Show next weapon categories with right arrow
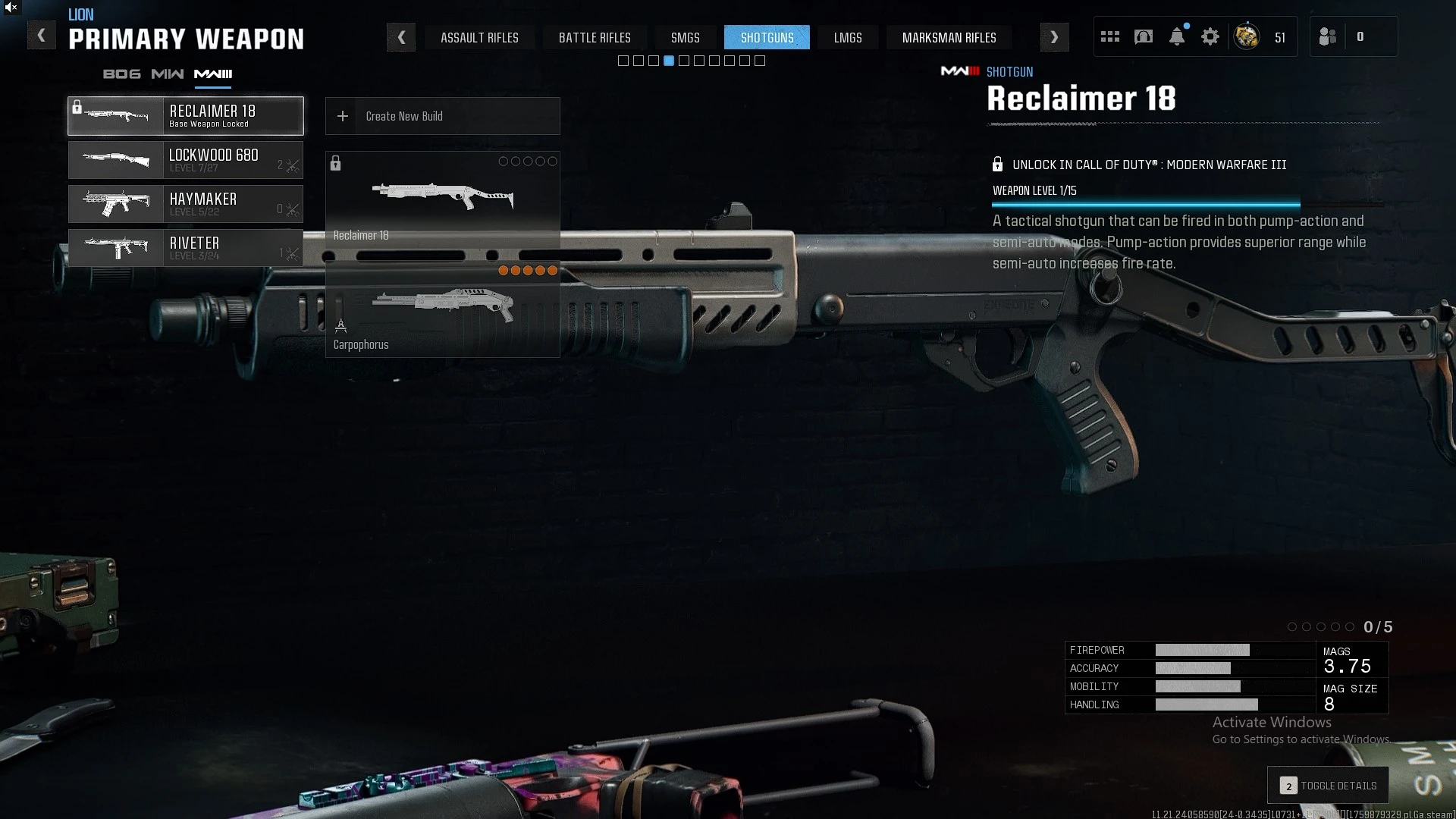 [1054, 37]
